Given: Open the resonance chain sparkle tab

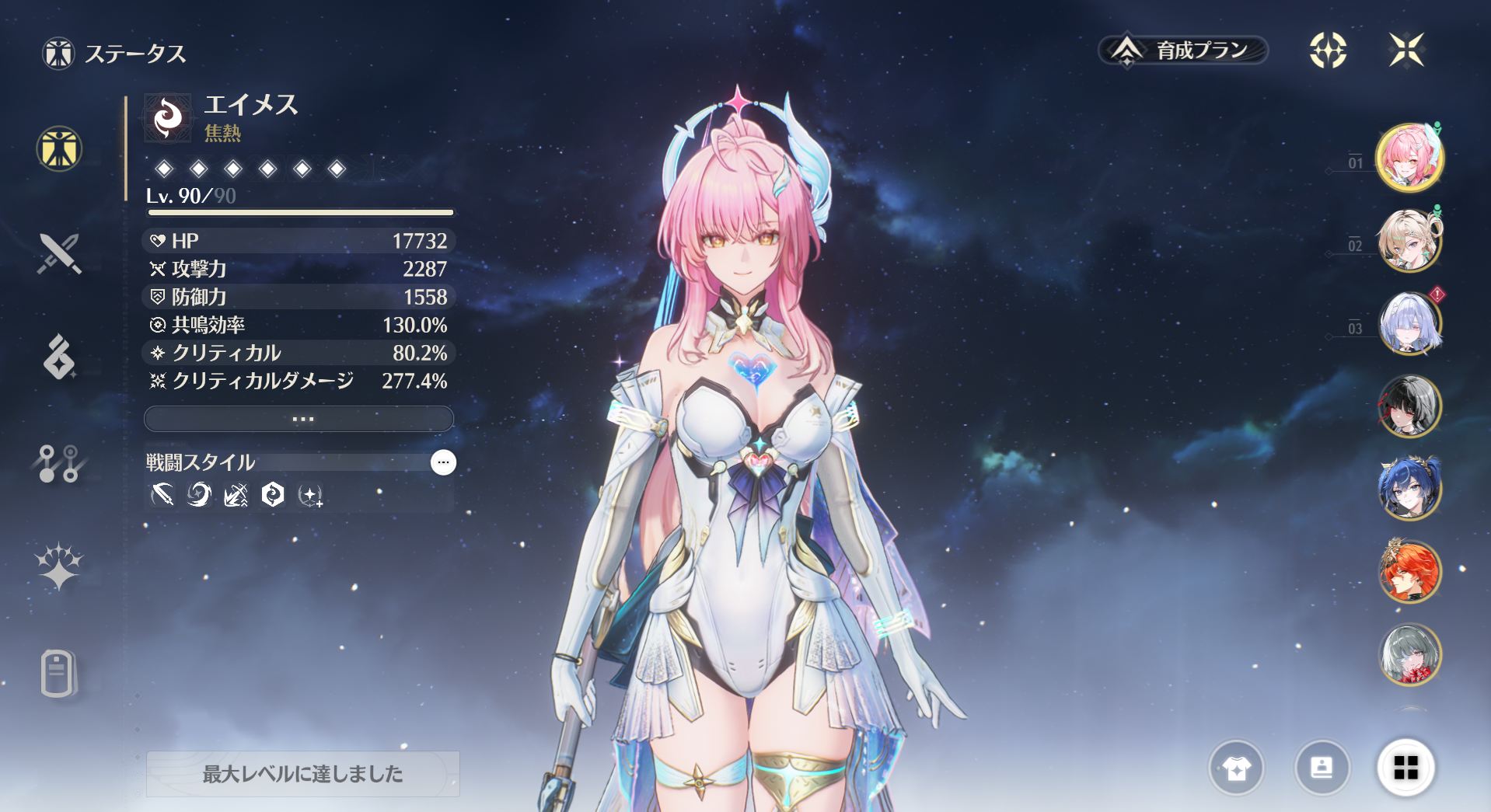Looking at the screenshot, I should [59, 566].
